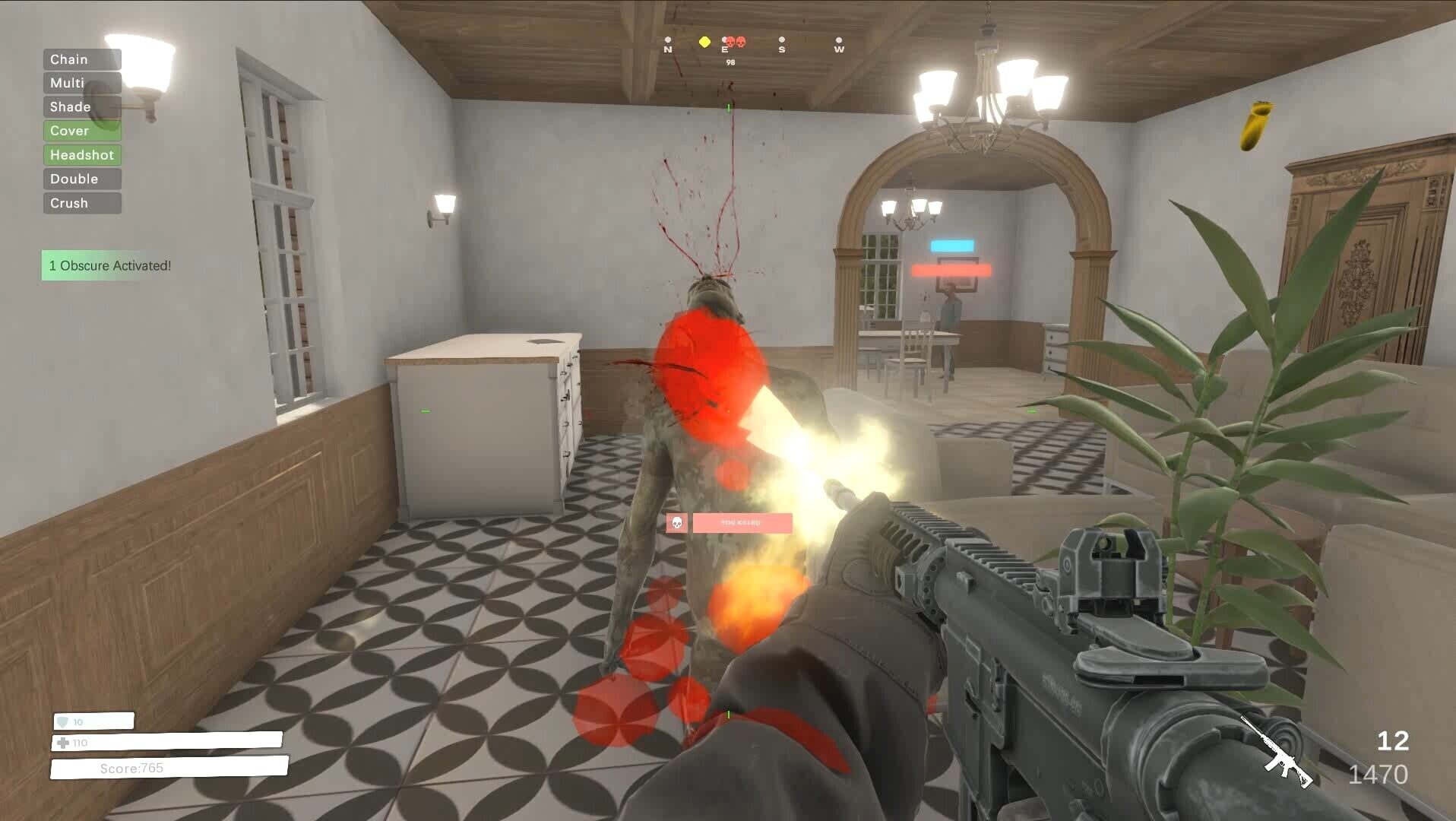The image size is (1456, 821).
Task: Click the W compass waypoint dot
Action: point(839,40)
